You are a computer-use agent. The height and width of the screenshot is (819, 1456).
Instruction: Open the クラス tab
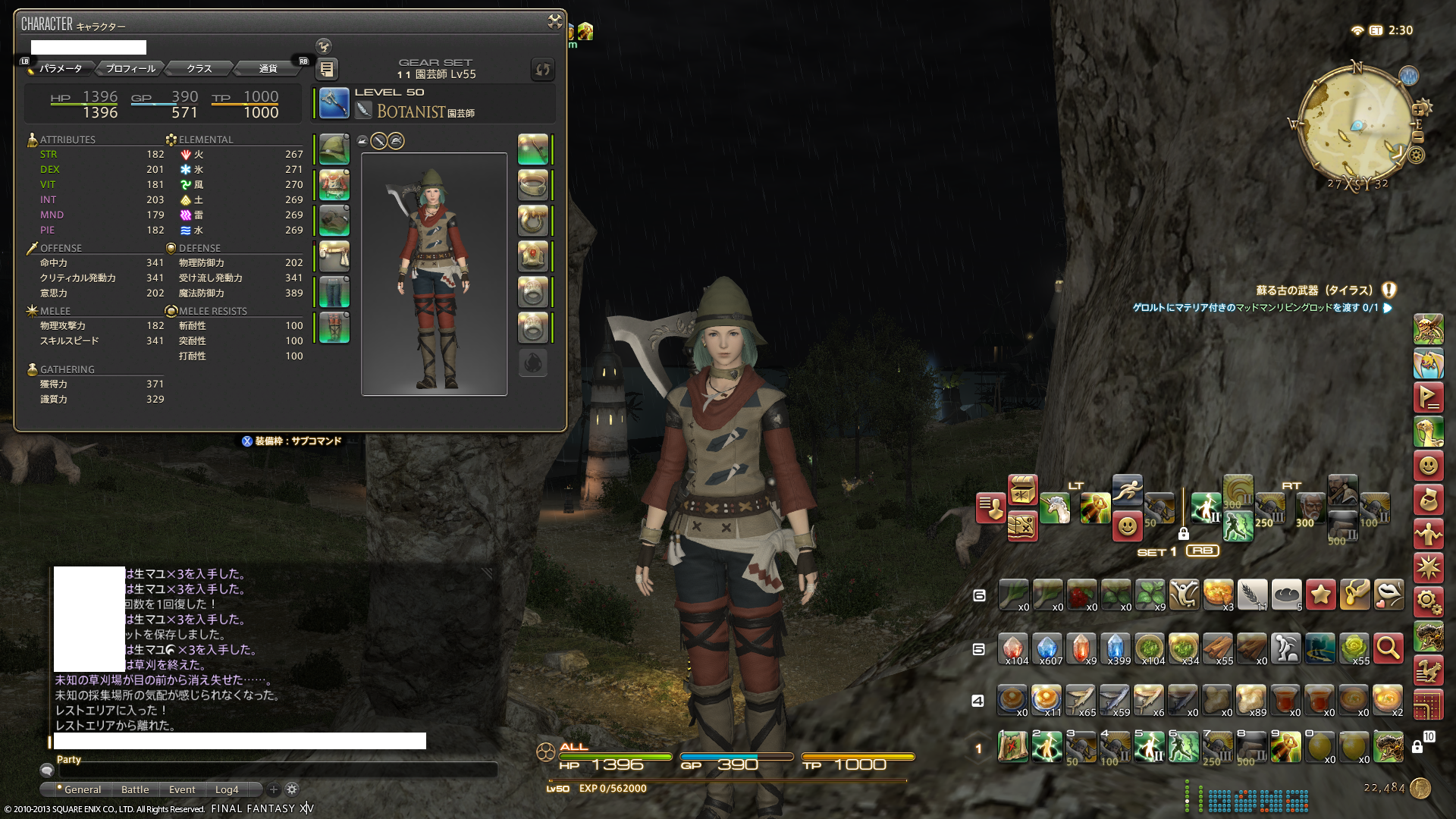199,69
